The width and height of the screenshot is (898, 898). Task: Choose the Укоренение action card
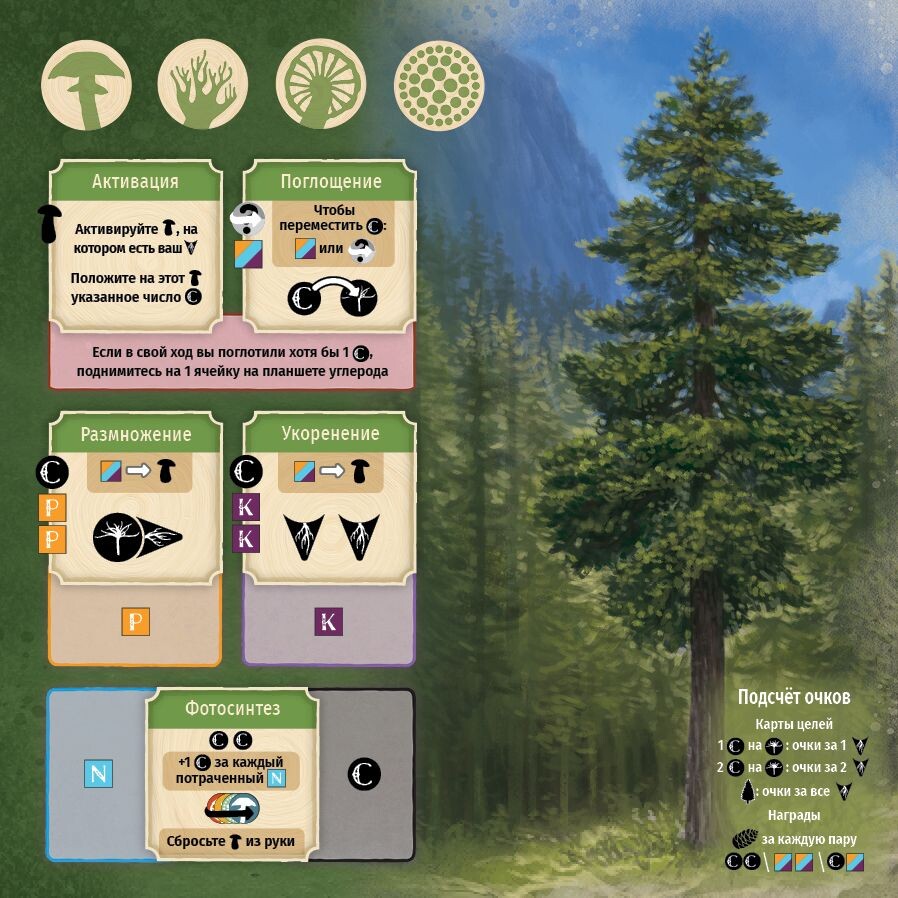tap(330, 500)
